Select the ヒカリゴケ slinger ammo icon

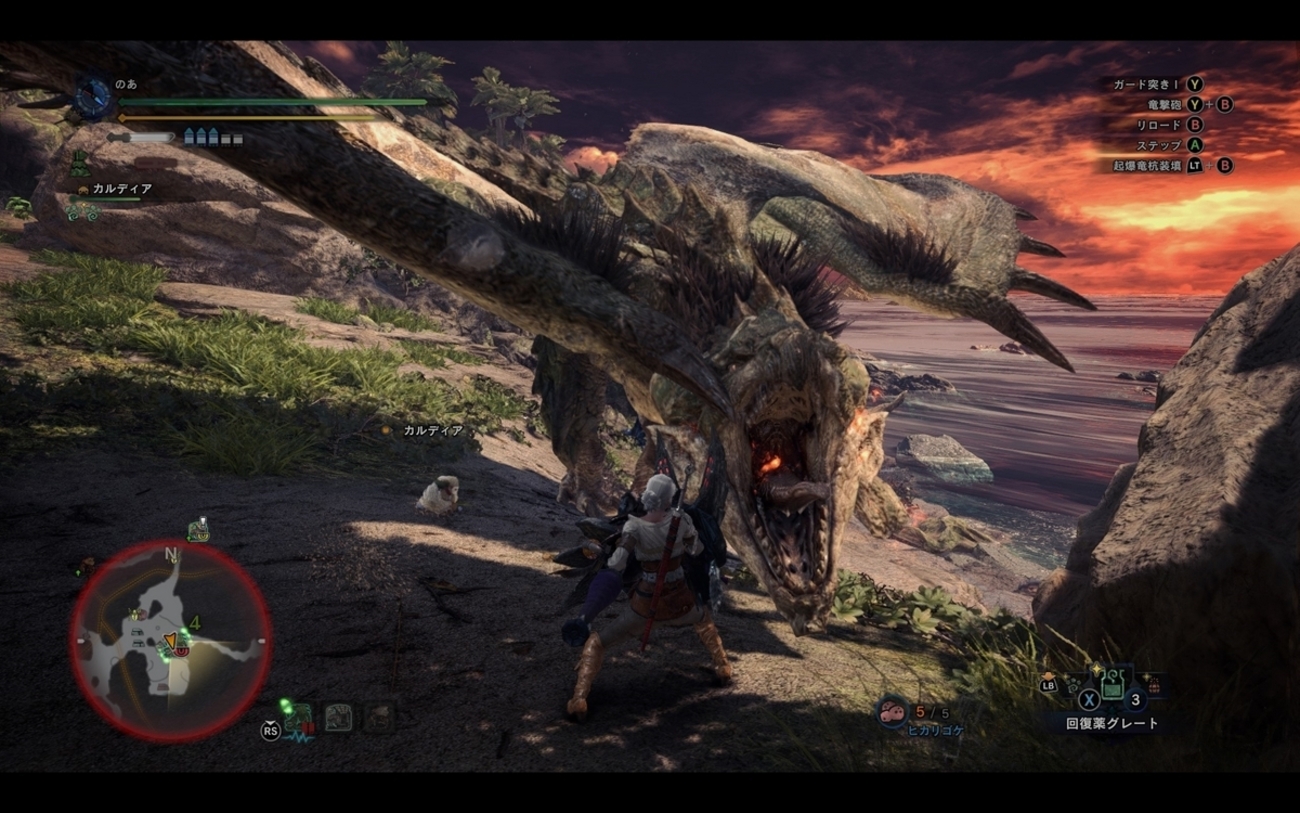pos(891,712)
